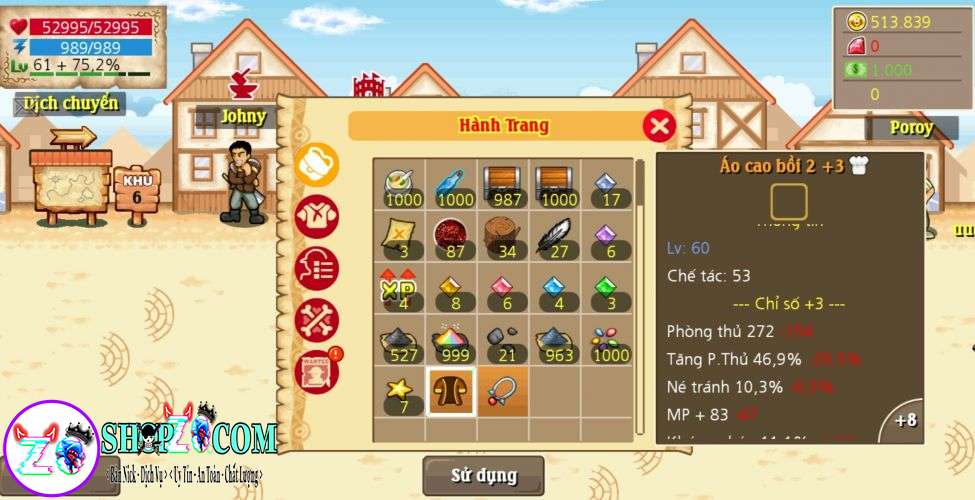Open the Wanted poster tab

[x=317, y=371]
